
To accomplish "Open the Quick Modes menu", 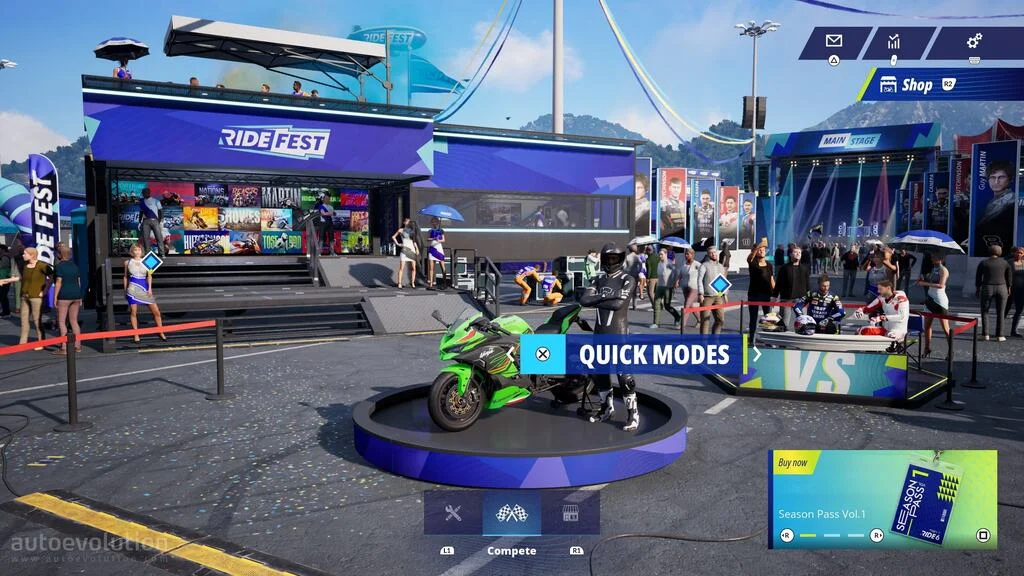I will click(640, 354).
